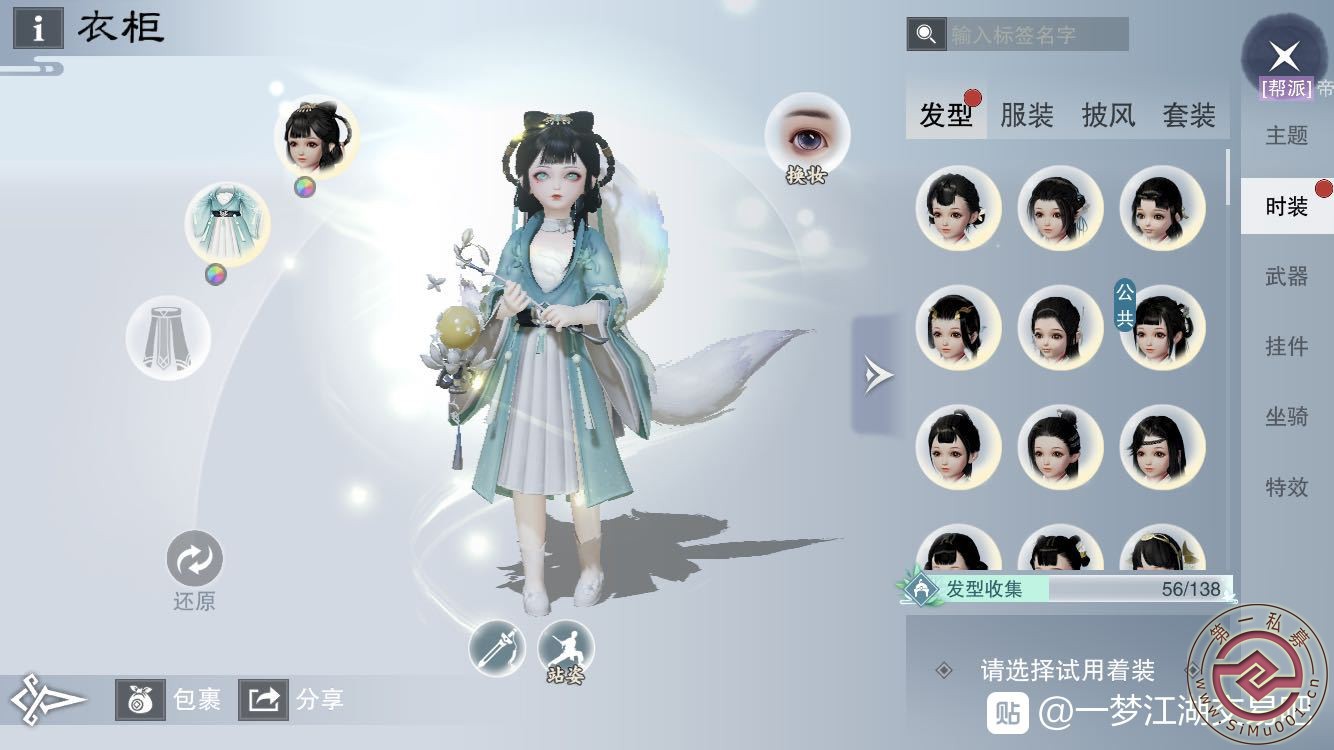The height and width of the screenshot is (750, 1334).
Task: Select the 套装 outfit set tab
Action: pos(1189,115)
